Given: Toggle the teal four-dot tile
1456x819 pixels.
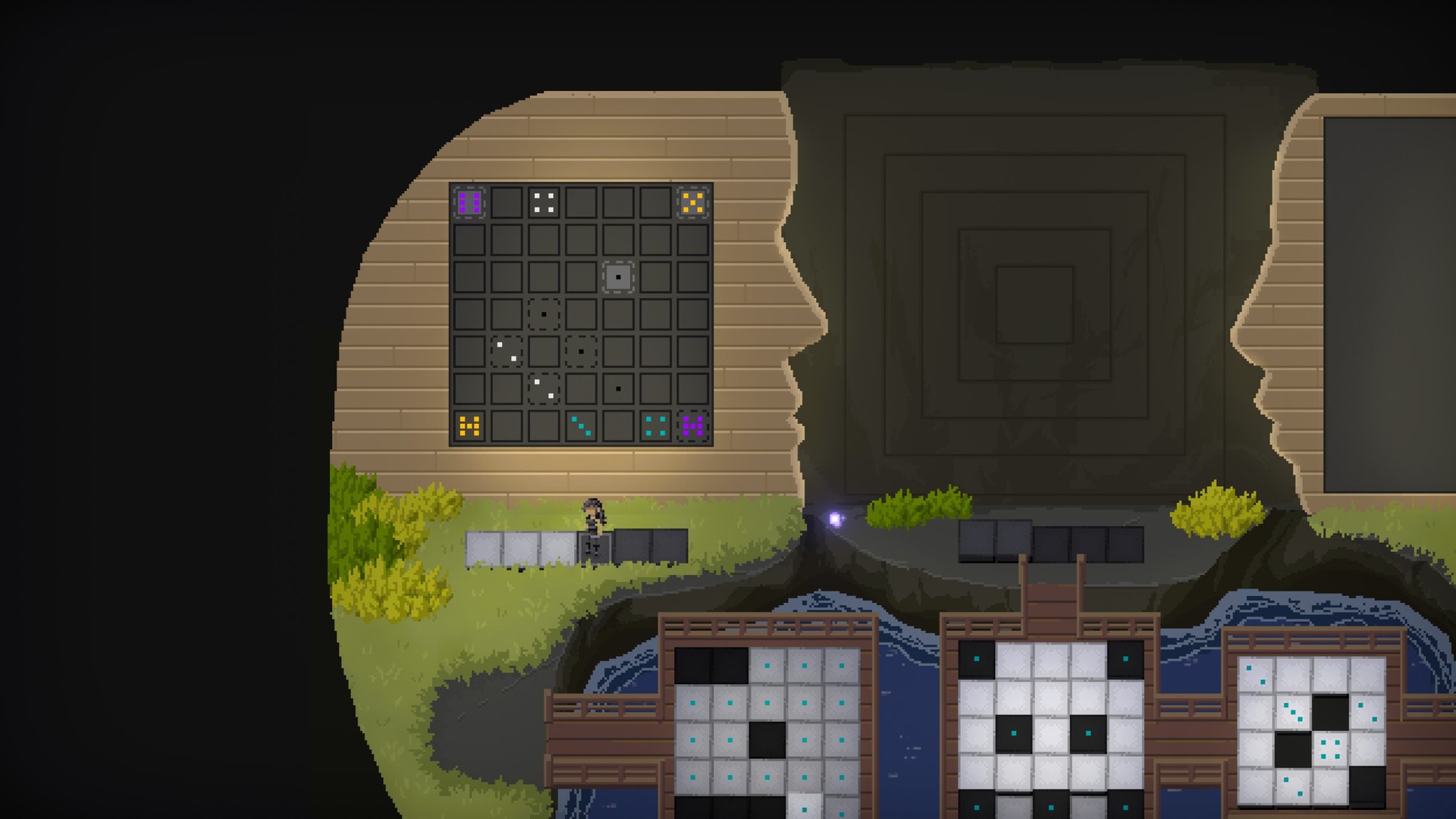Looking at the screenshot, I should point(655,426).
